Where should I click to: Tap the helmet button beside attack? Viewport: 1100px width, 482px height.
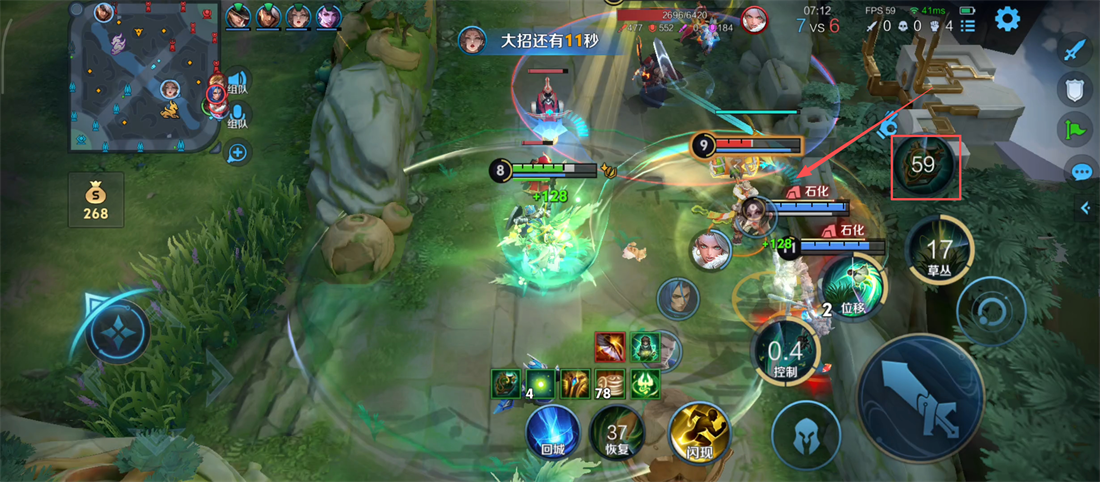806,434
